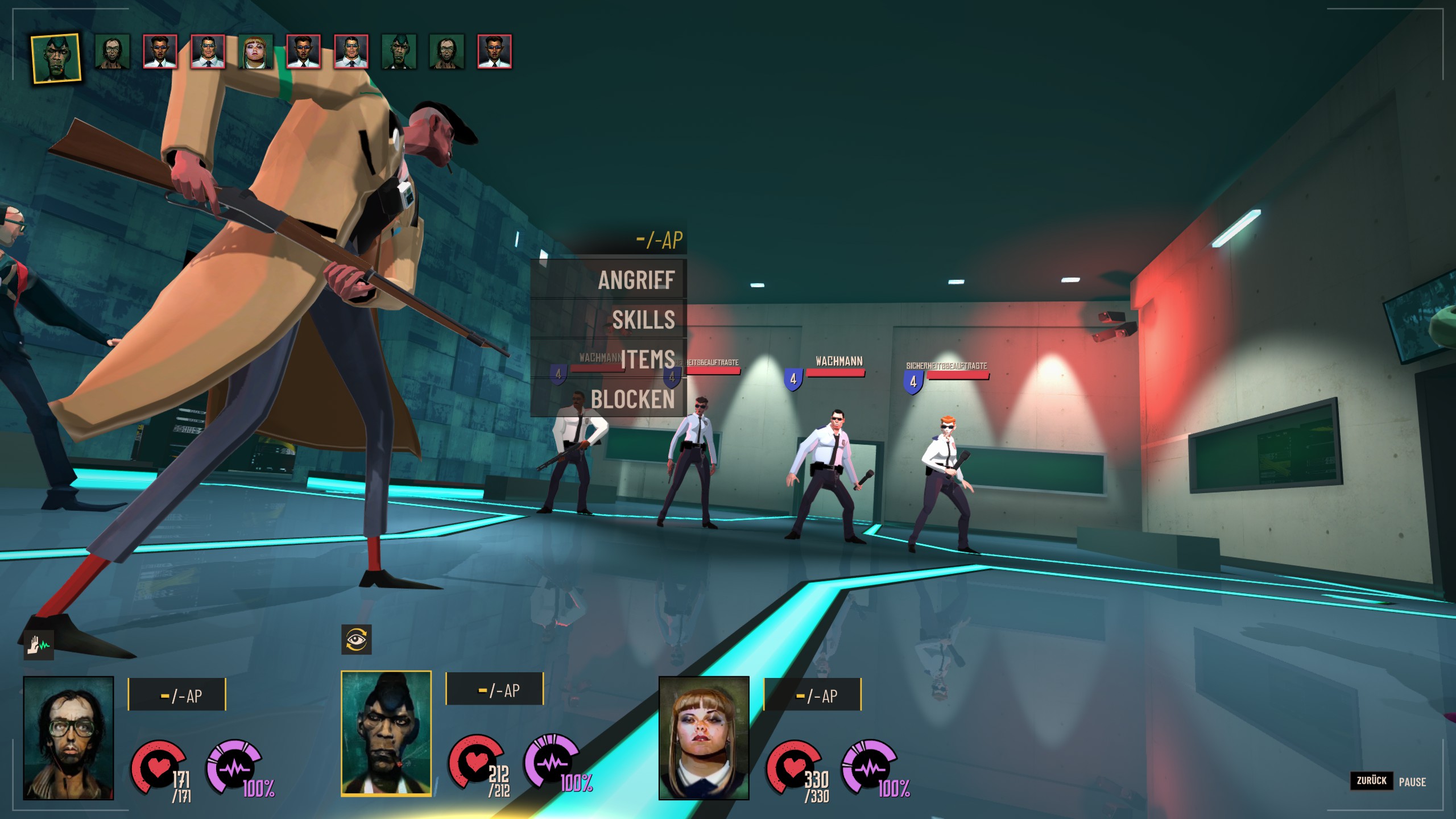Inspect the hand and pulse status icon

click(x=39, y=645)
